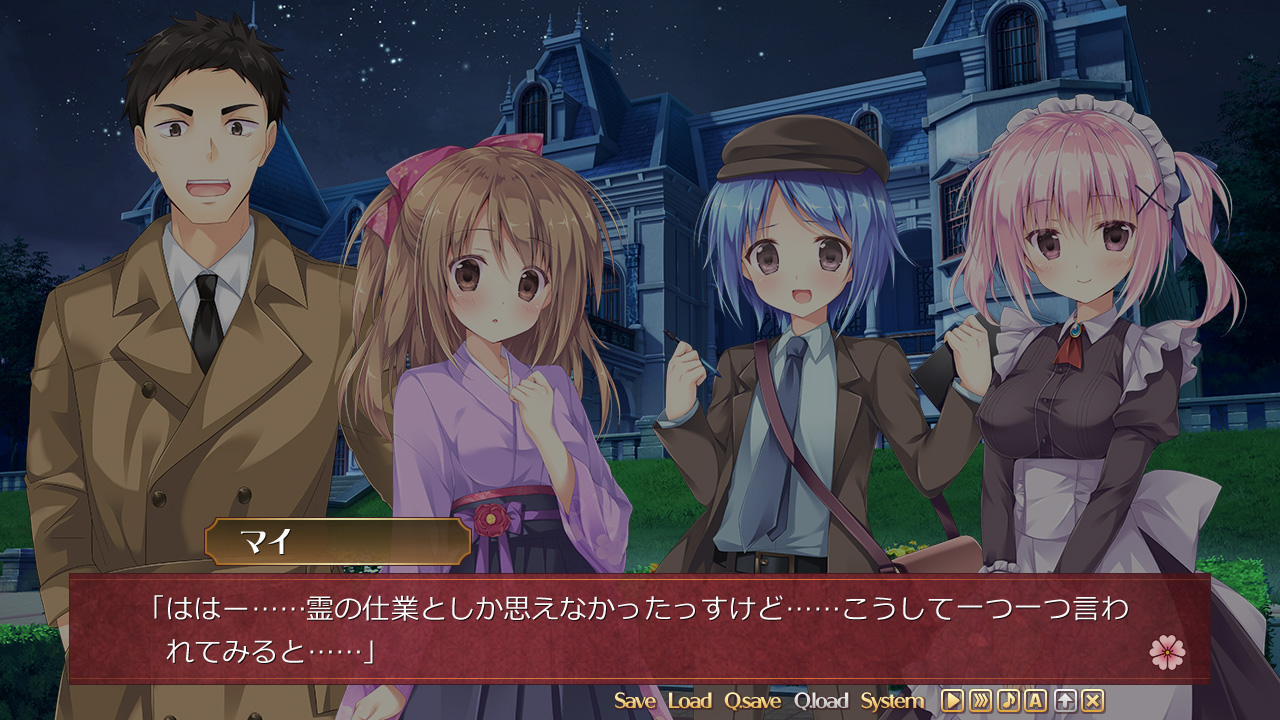The width and height of the screenshot is (1280, 720).
Task: Advance the dialogue via the cherry blossom icon
Action: (x=1167, y=652)
